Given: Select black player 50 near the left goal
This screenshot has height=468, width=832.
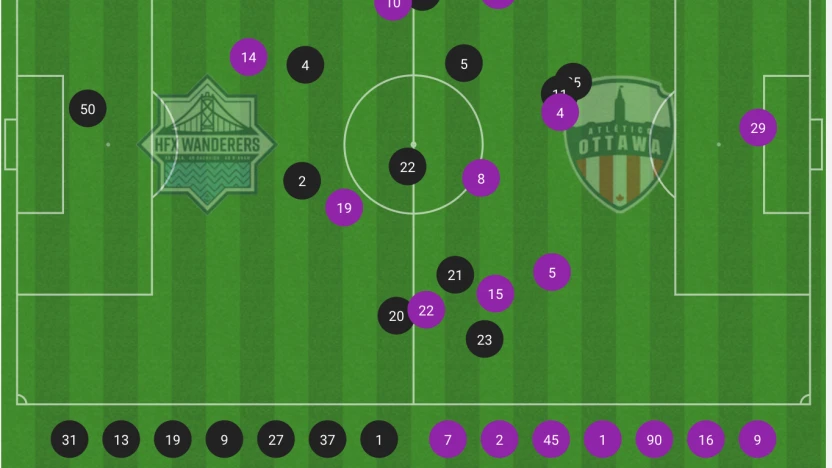Looking at the screenshot, I should coord(88,109).
